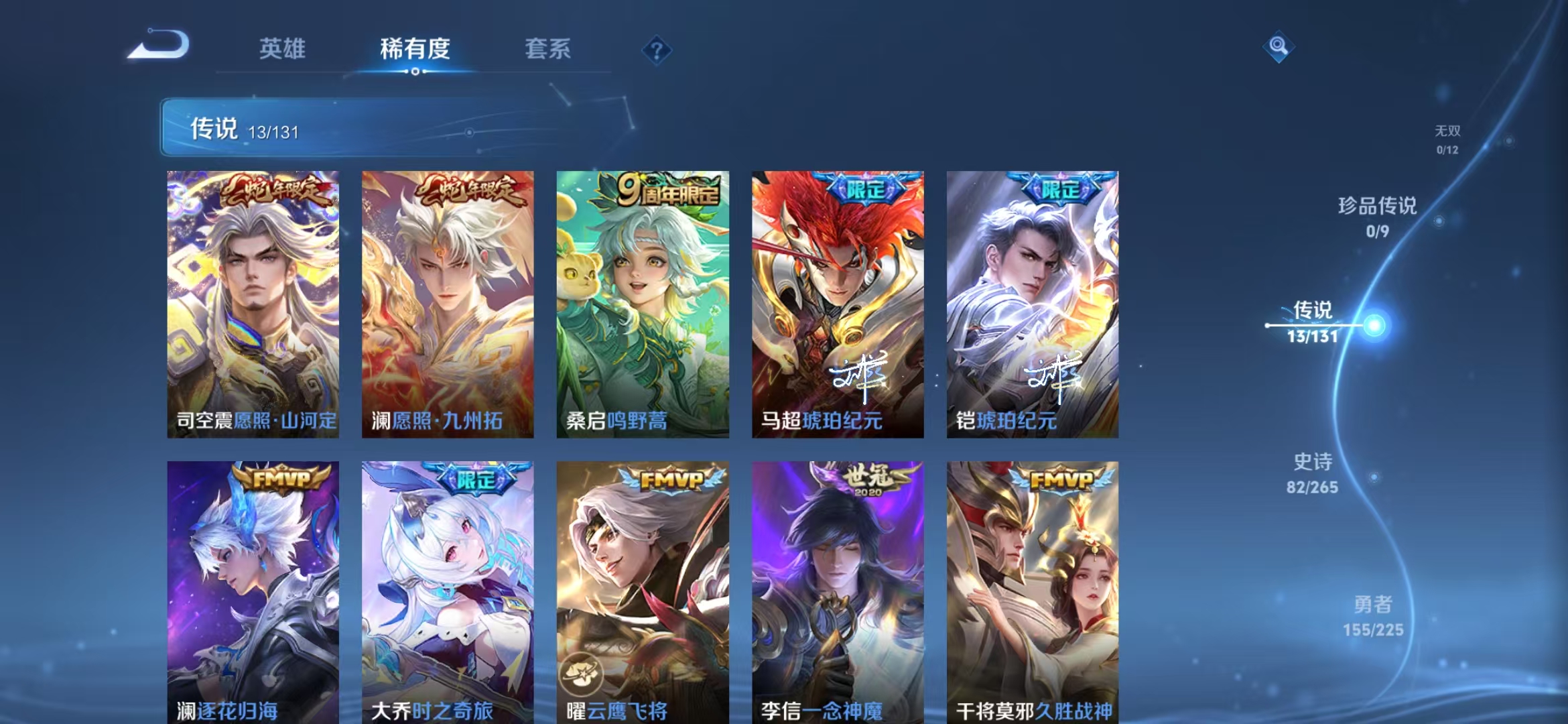The image size is (1568, 724).
Task: Switch to the 英雄 tab
Action: point(283,49)
